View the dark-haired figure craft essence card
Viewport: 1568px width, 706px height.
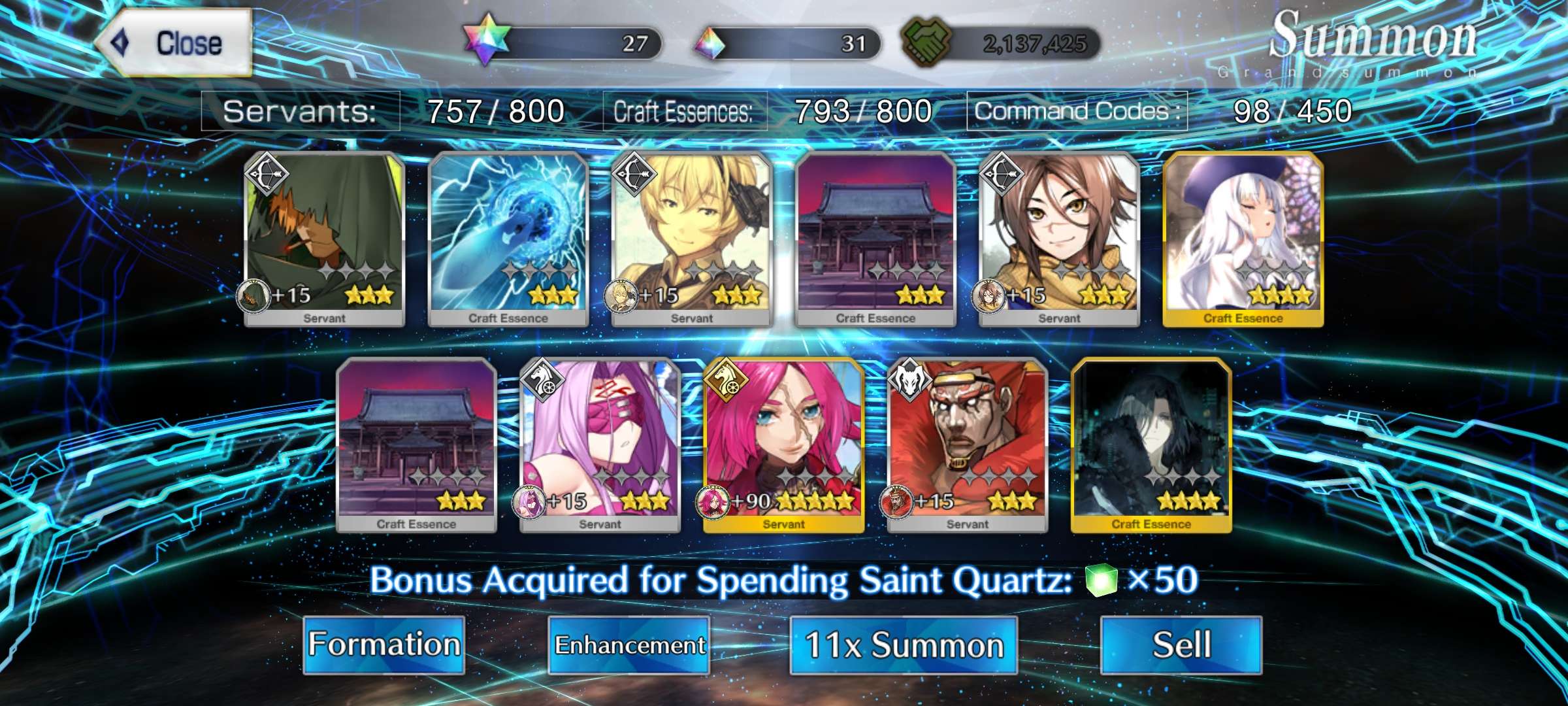1151,445
